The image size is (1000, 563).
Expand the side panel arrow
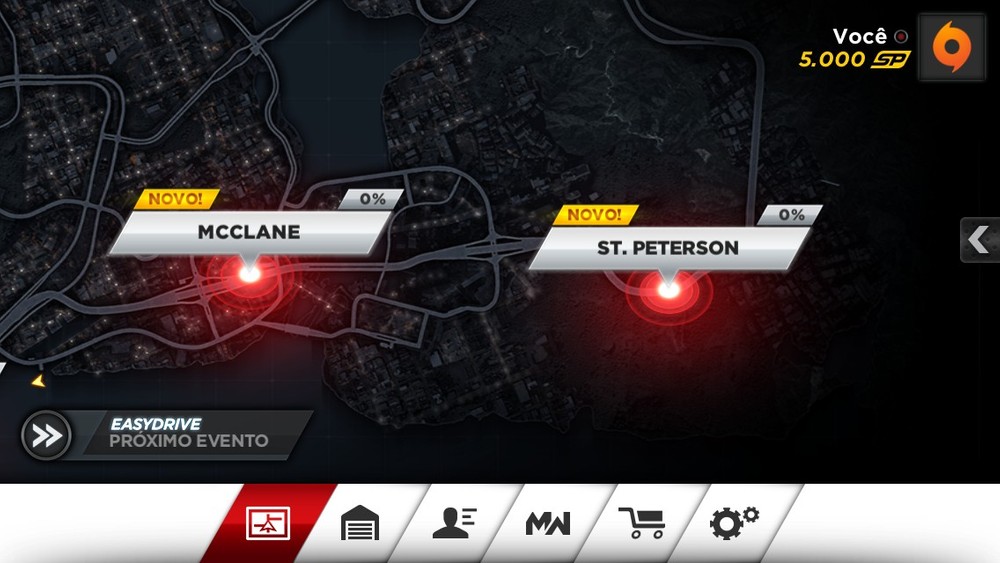click(979, 240)
